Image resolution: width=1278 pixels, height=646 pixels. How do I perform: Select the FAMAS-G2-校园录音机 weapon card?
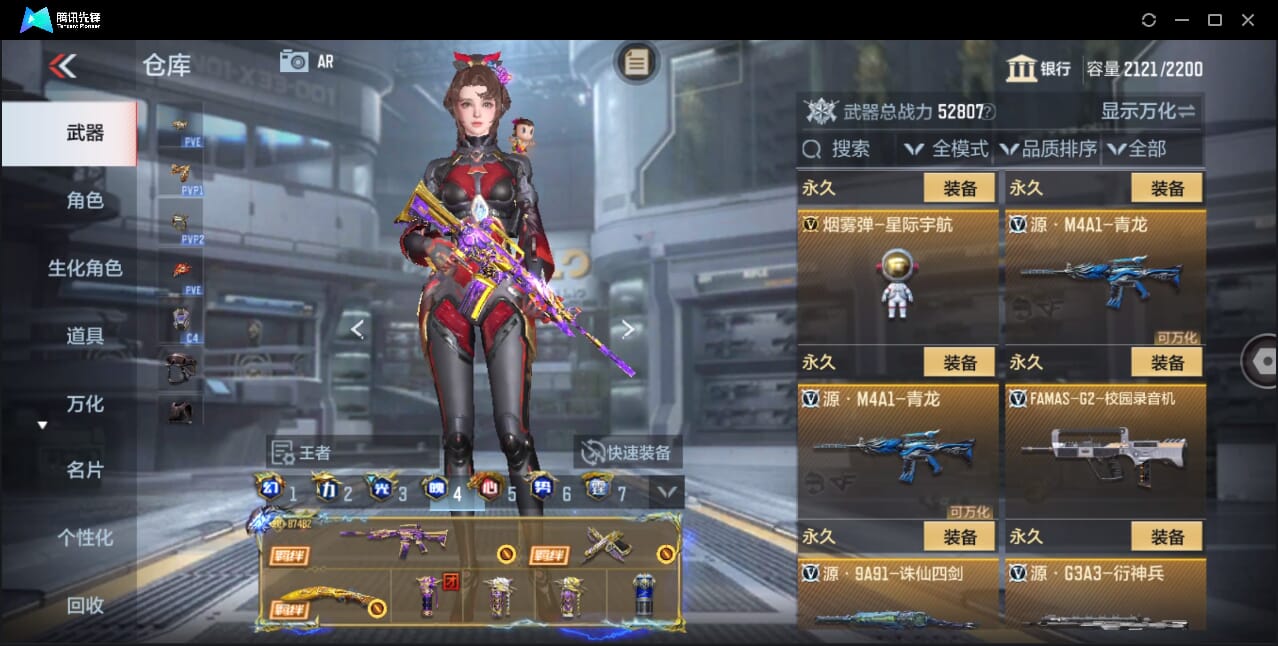pos(1105,450)
